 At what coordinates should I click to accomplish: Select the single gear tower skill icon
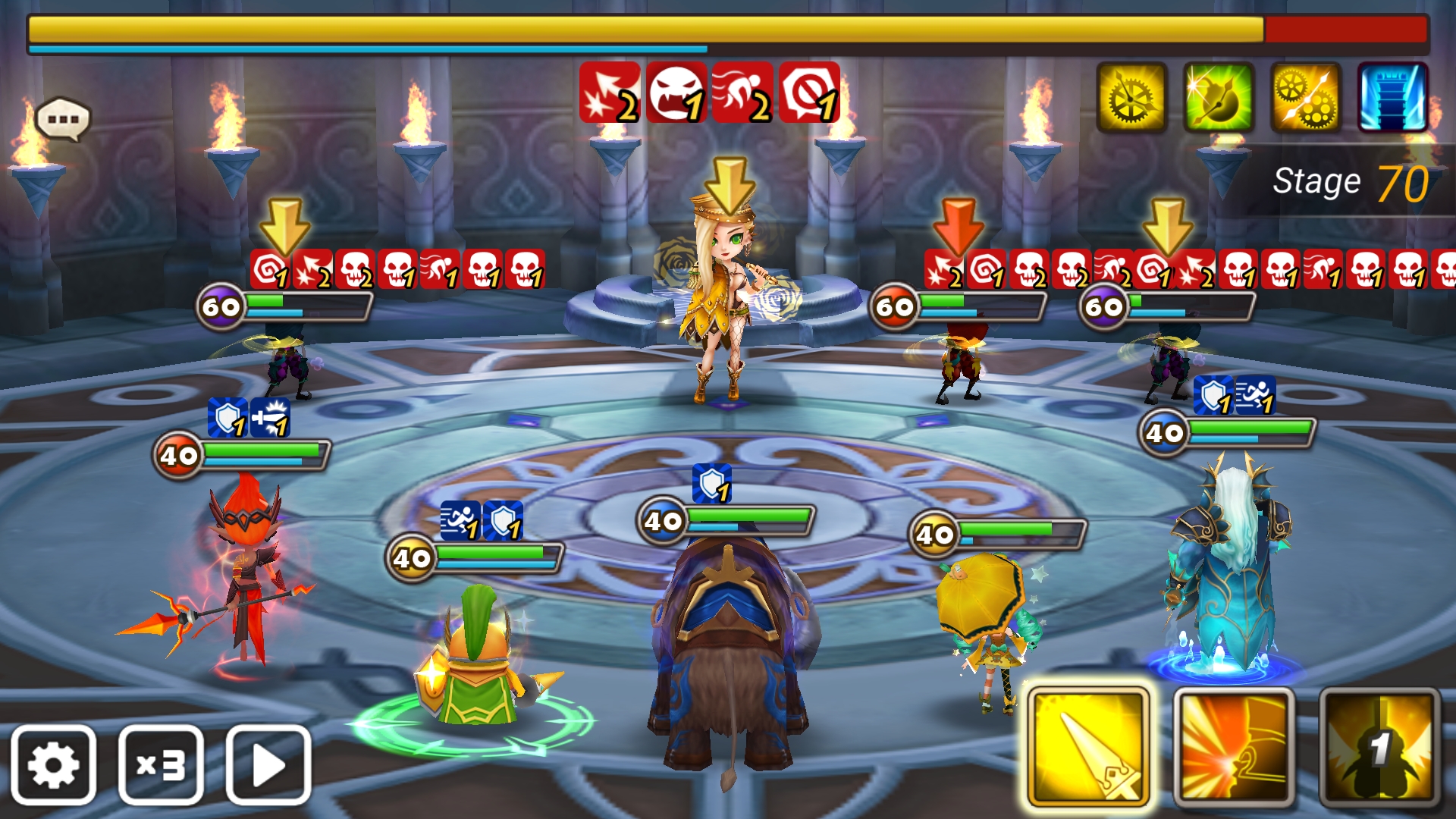tap(1131, 98)
